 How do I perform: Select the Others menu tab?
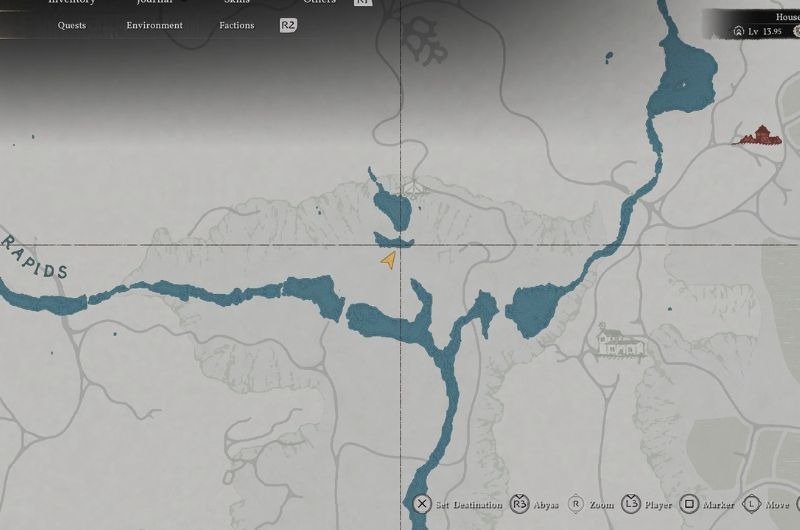tap(319, 3)
